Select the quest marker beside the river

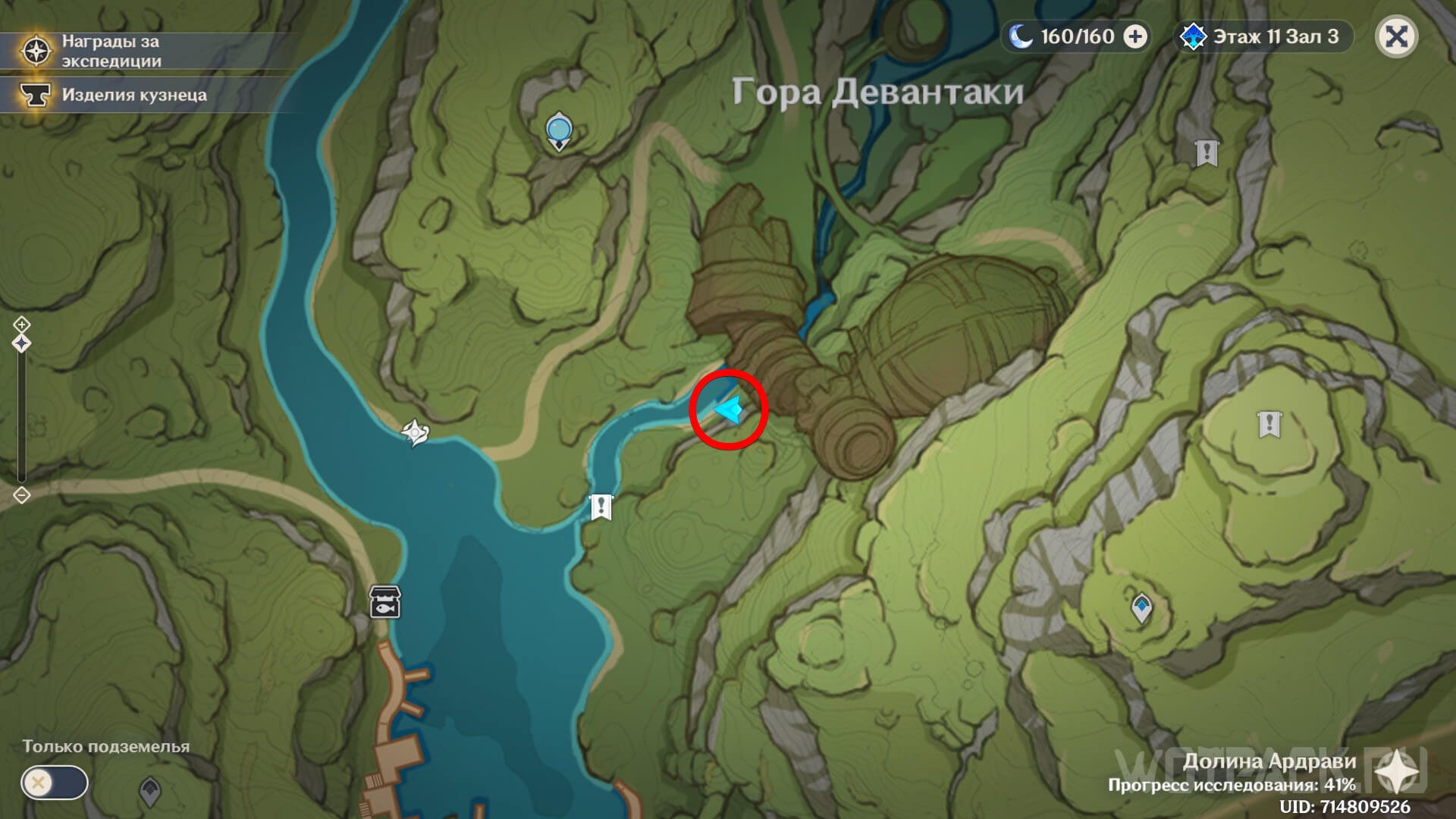601,507
